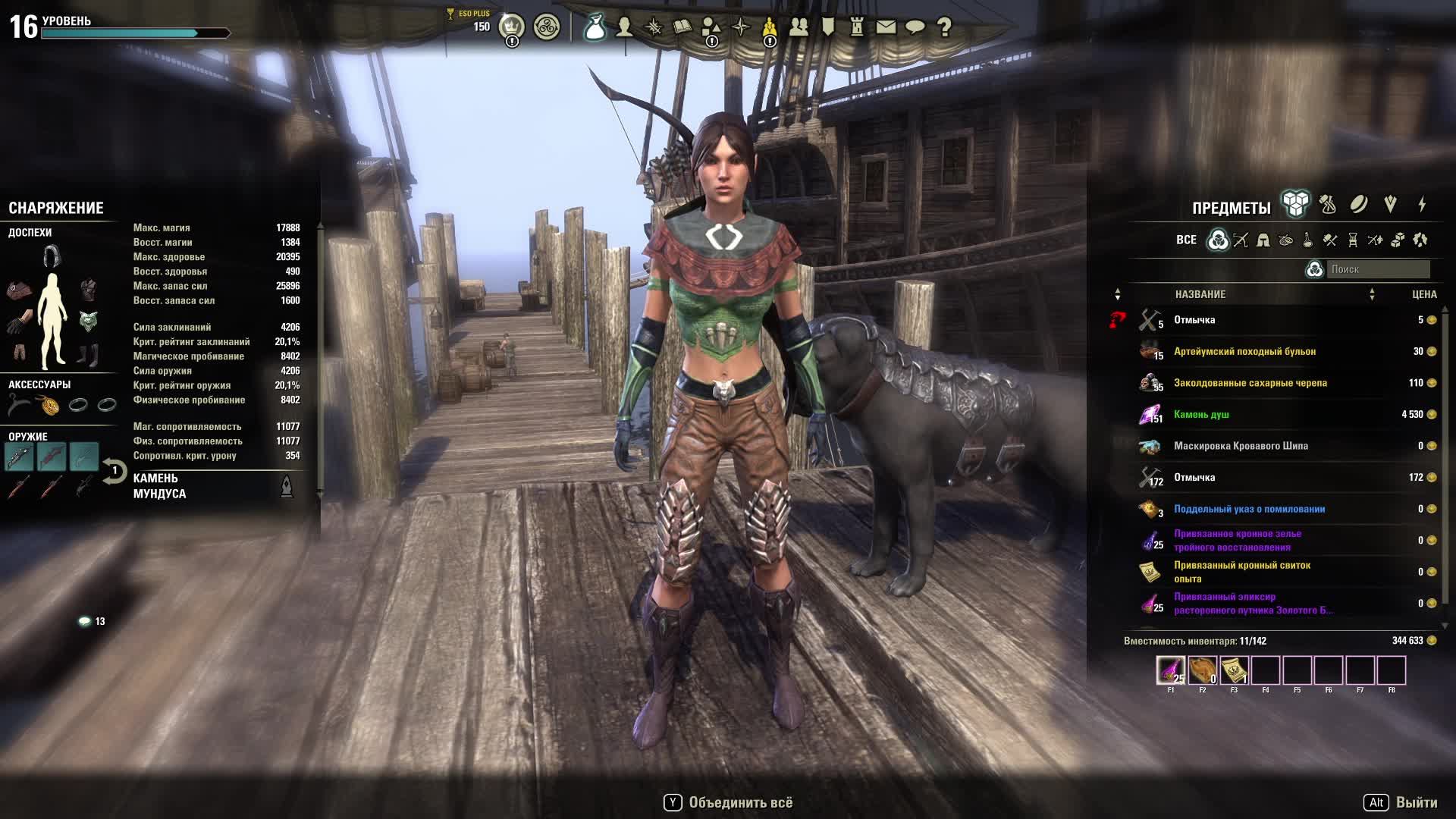
Task: Select the equipped wolf-head belt slot
Action: point(89,321)
